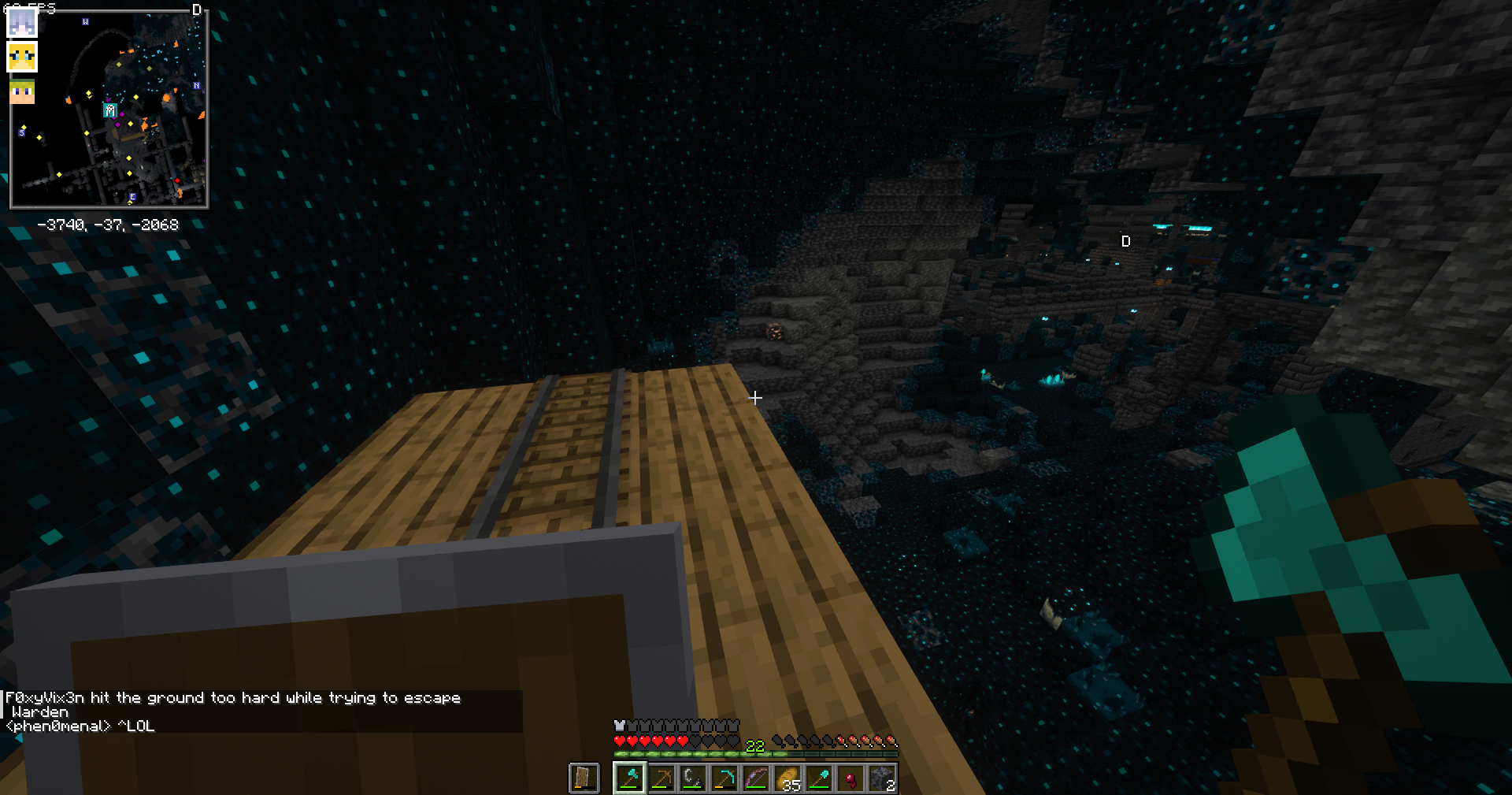Click the chat message from phen0menal
Image resolution: width=1512 pixels, height=795 pixels.
pos(80,726)
